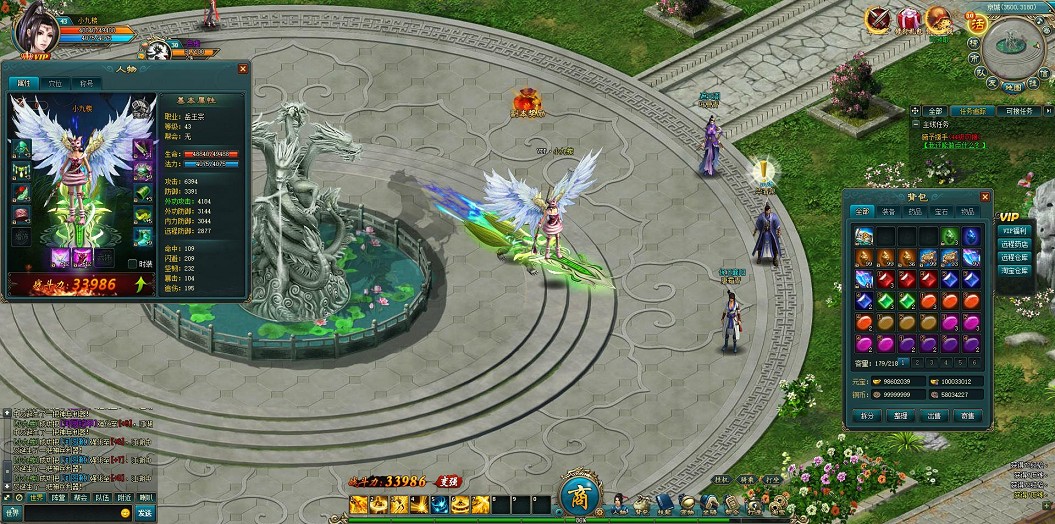Close the 背包 inventory window
The image size is (1055, 524).
coord(985,197)
